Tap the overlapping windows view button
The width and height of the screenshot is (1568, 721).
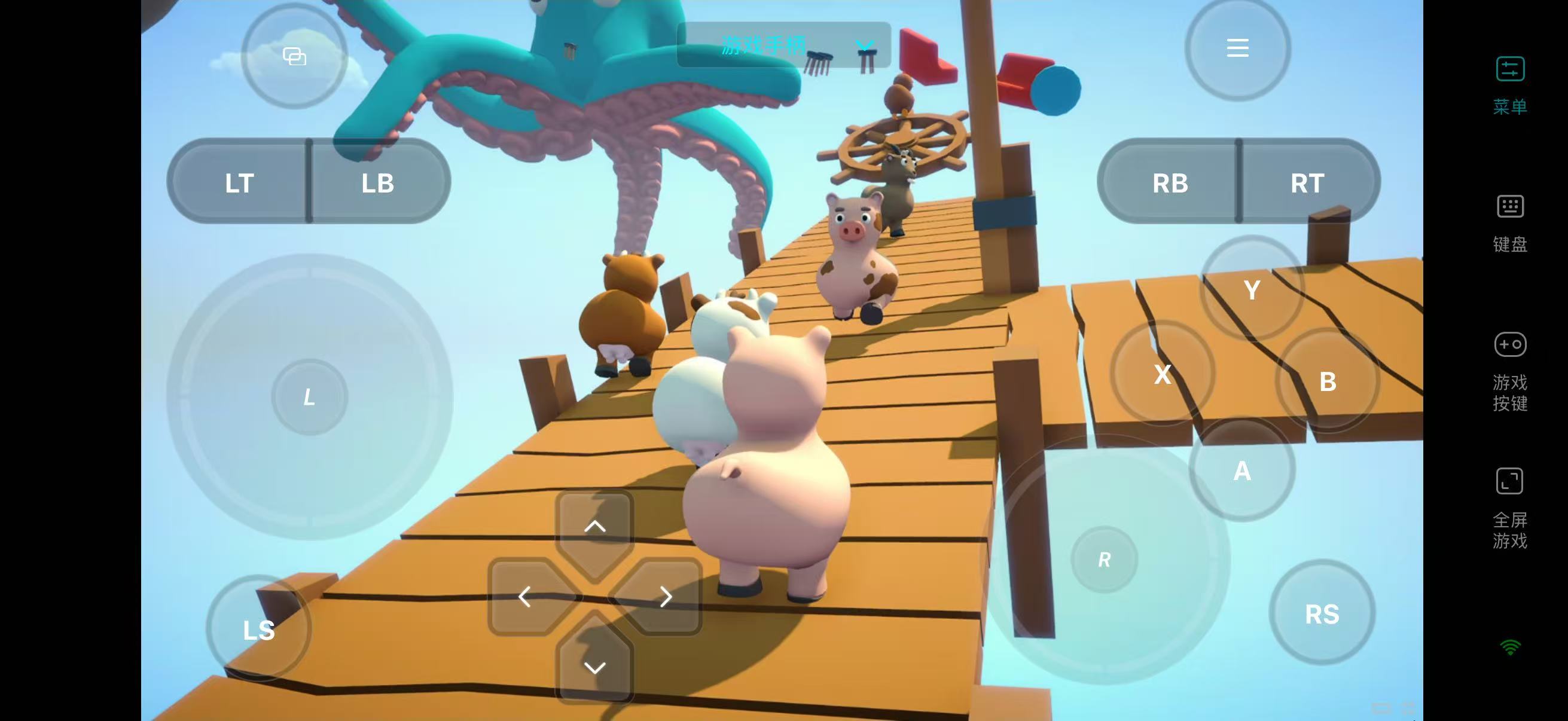point(295,57)
